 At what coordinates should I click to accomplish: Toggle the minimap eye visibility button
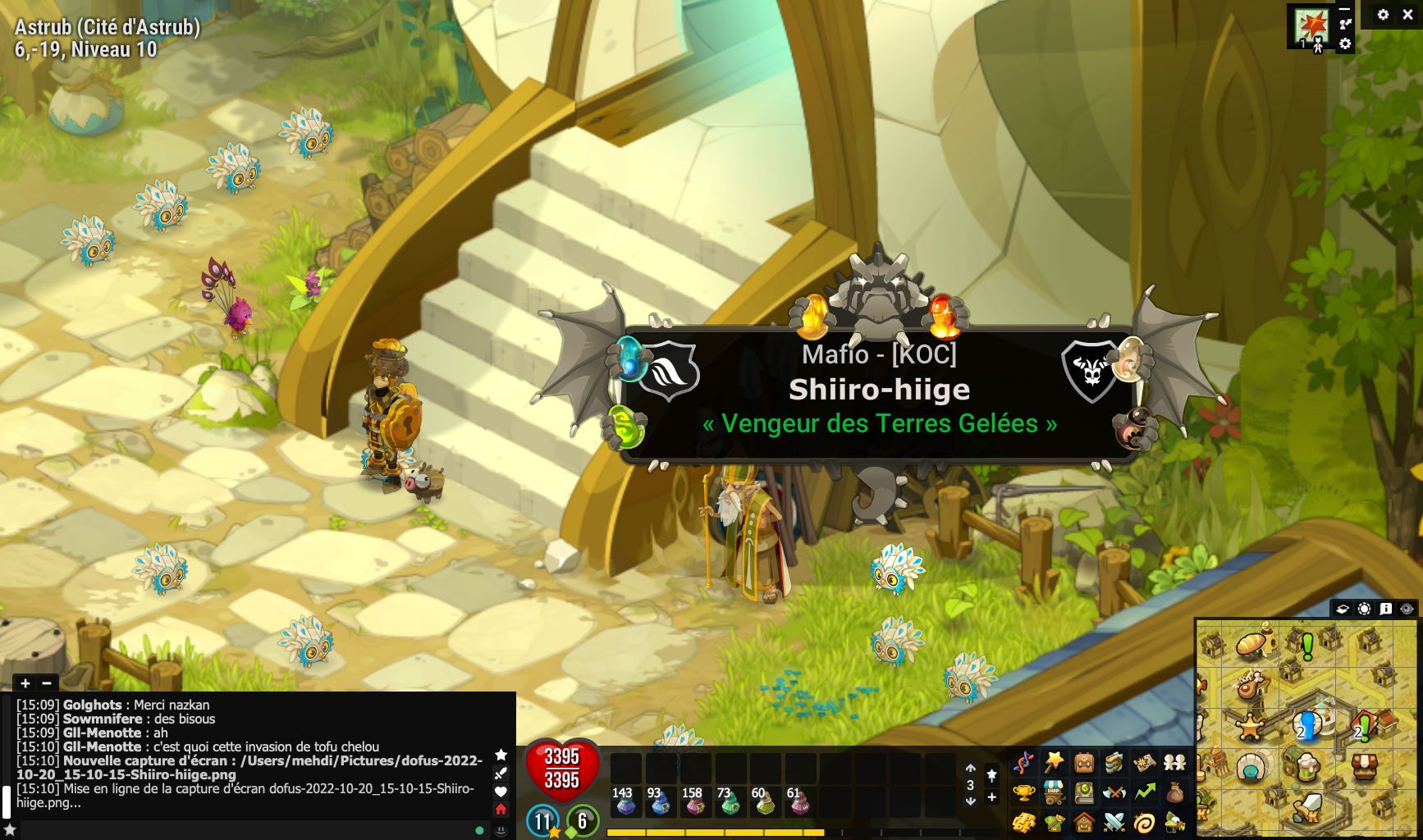(1407, 609)
